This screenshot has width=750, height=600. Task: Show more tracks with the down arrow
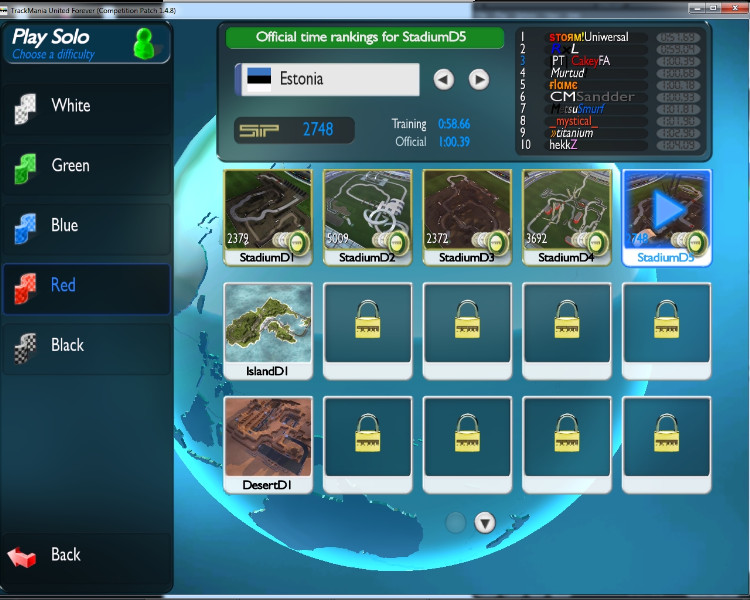coord(485,522)
